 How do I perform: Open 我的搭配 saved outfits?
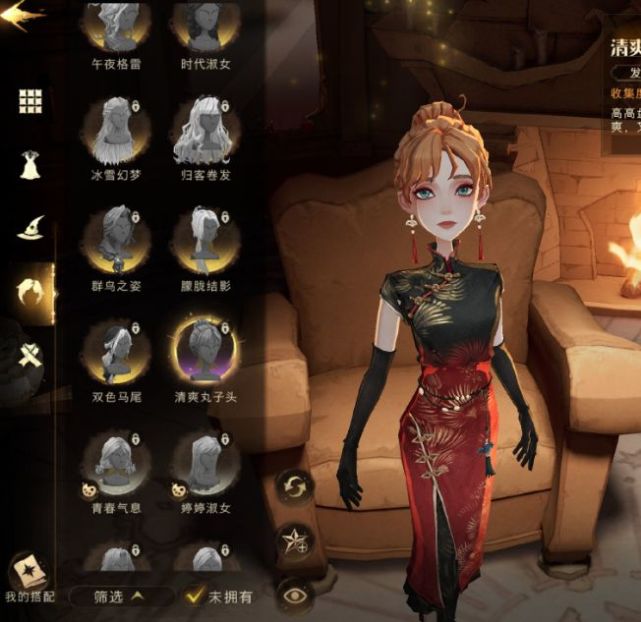[x=28, y=580]
